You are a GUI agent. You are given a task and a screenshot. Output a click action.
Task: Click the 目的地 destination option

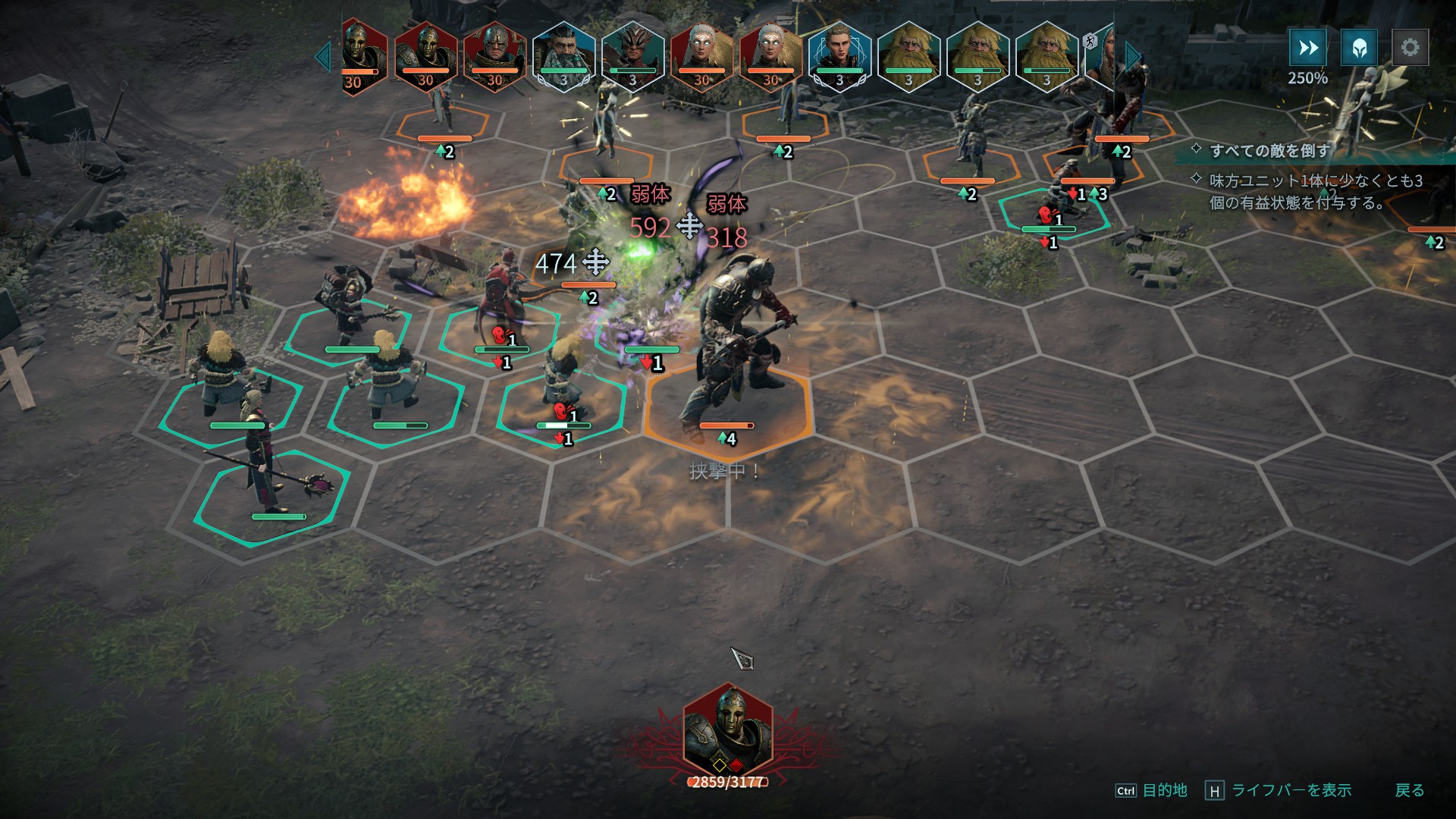click(x=1164, y=790)
